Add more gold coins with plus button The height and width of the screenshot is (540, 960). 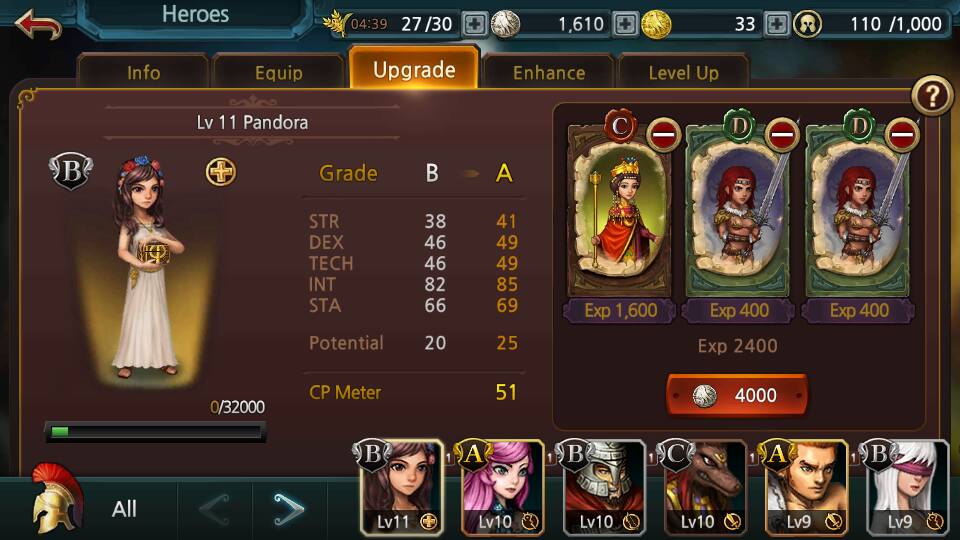pyautogui.click(x=776, y=24)
